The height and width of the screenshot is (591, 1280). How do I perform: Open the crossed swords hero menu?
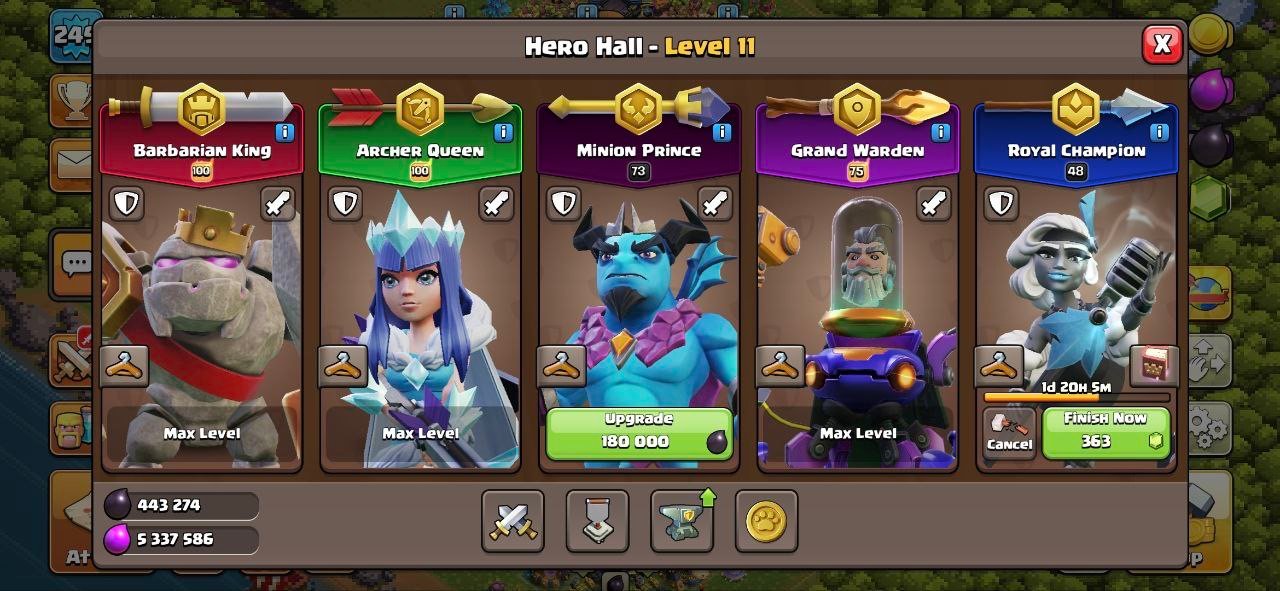click(513, 521)
